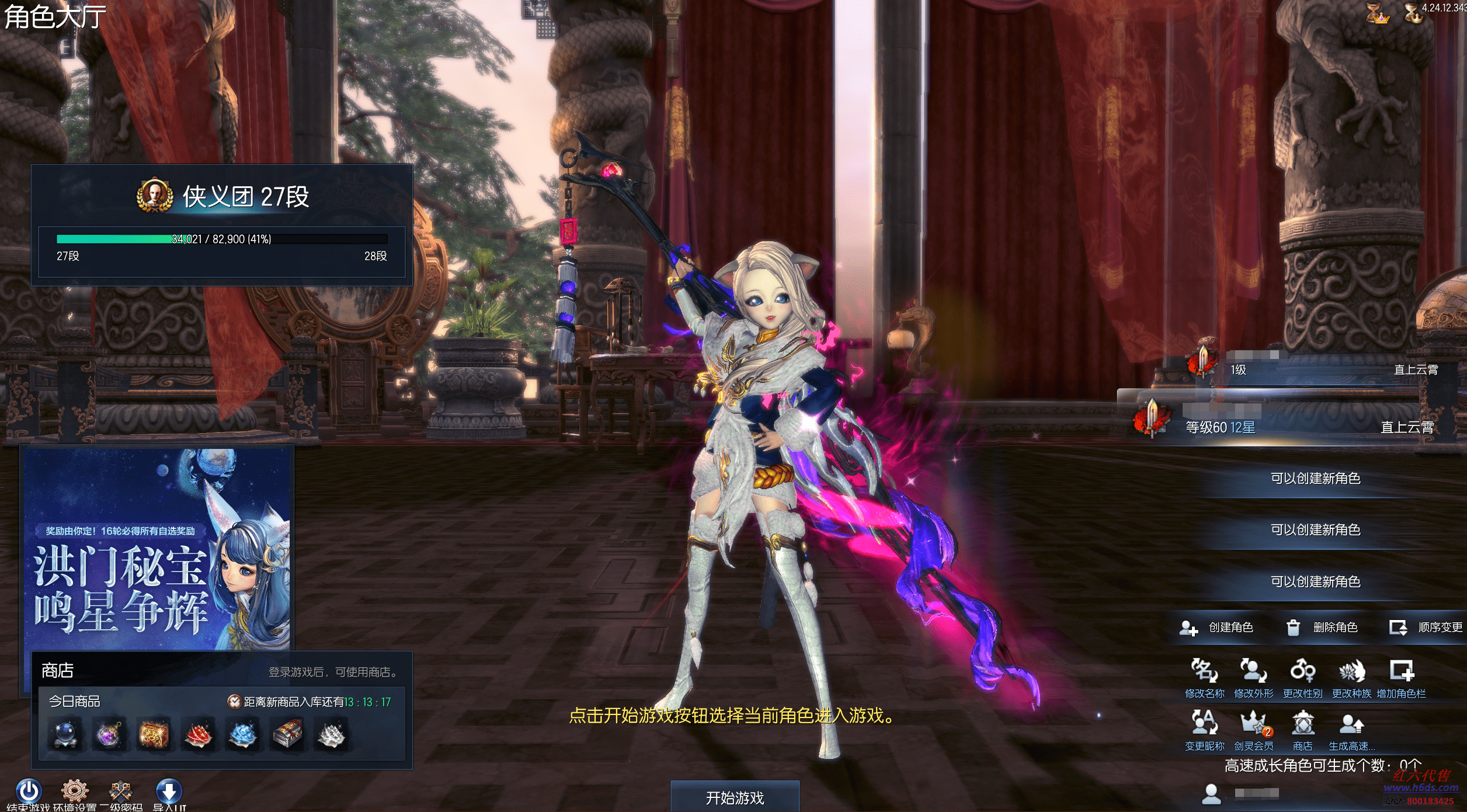
Task: Click 修改外形 appearance change icon
Action: [x=1253, y=677]
